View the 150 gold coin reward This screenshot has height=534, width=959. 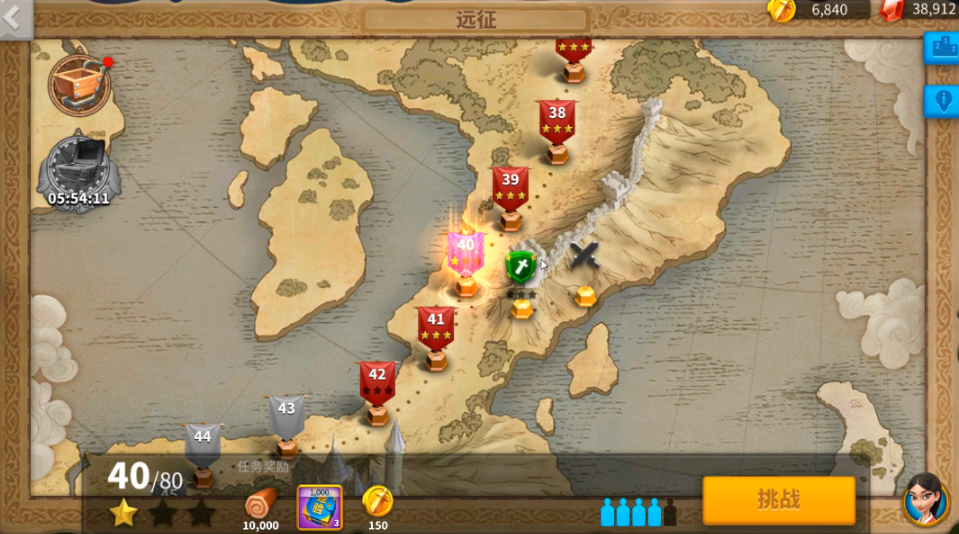tap(378, 504)
